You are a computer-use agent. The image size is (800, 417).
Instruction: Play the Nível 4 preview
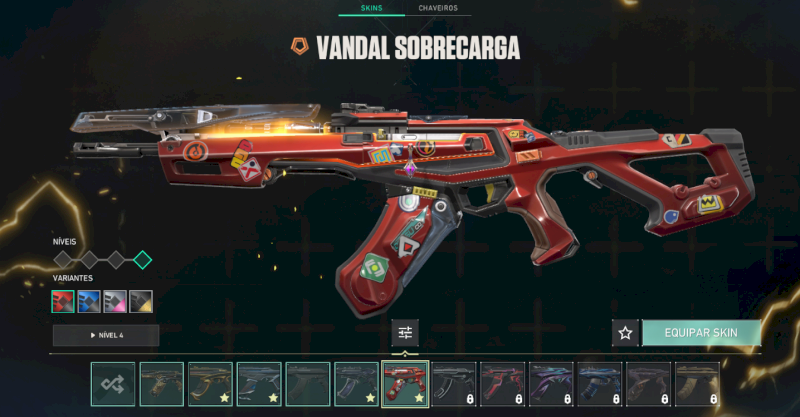pos(106,335)
